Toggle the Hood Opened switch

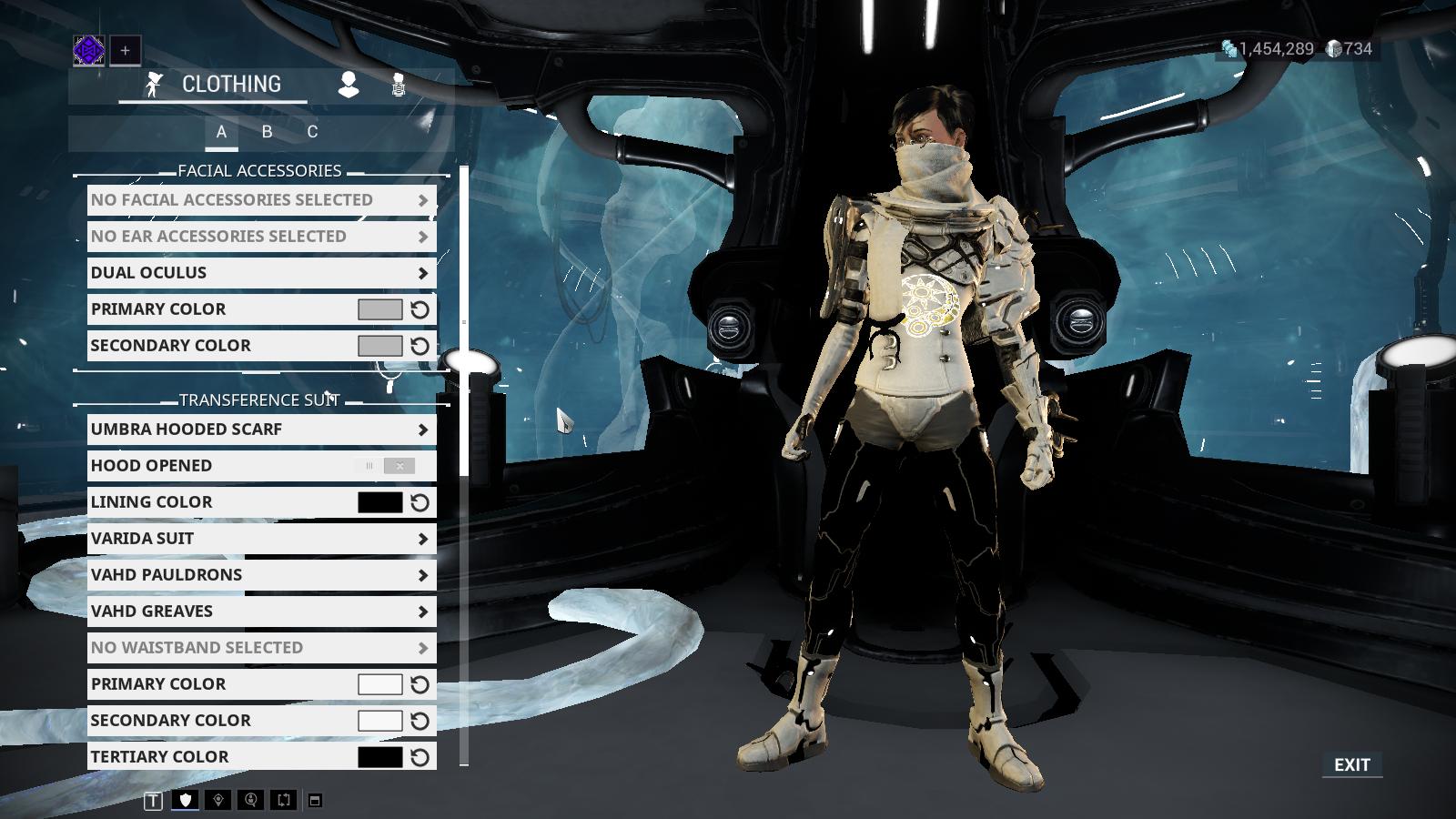click(x=386, y=466)
